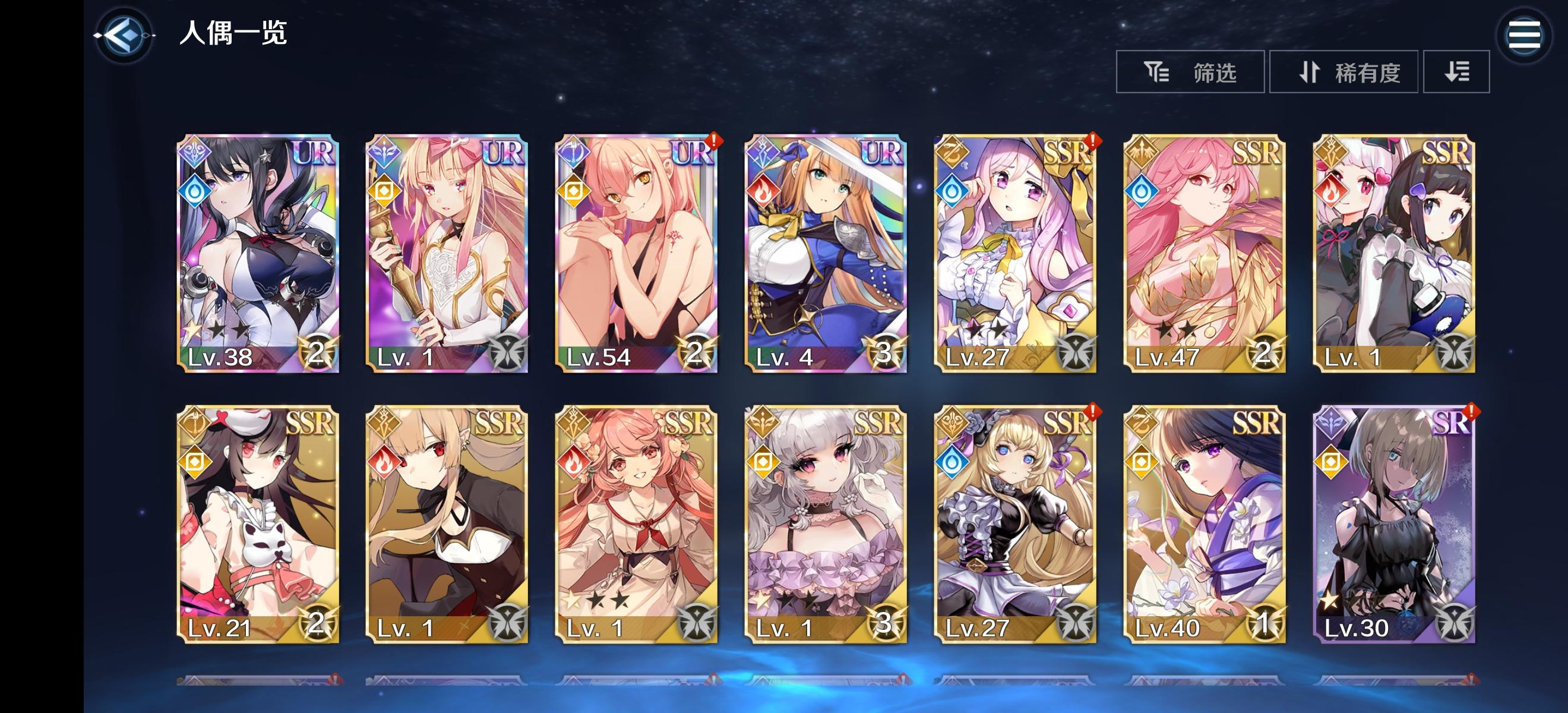Pick the silver-haired SSR doll in purple dress

826,523
